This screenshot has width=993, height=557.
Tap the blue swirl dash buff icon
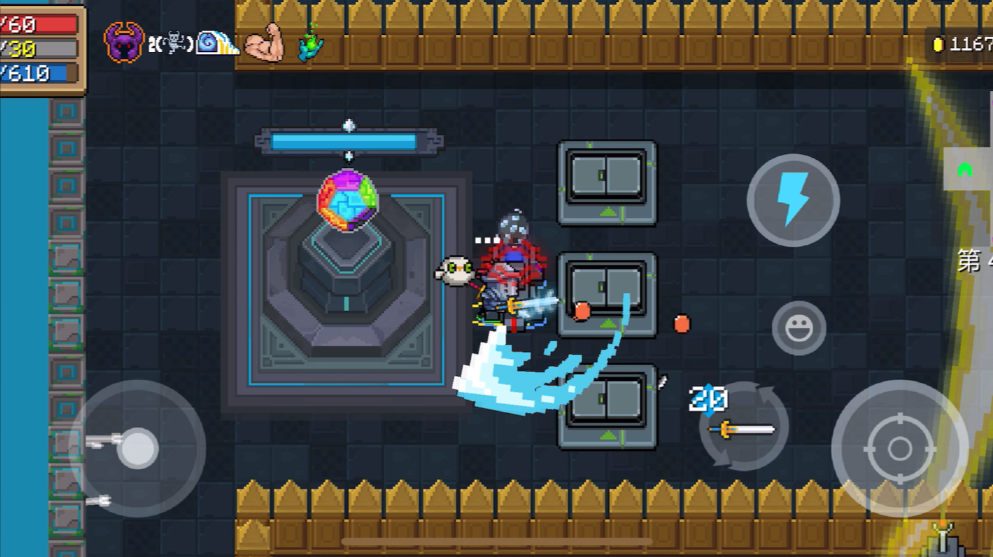click(216, 43)
